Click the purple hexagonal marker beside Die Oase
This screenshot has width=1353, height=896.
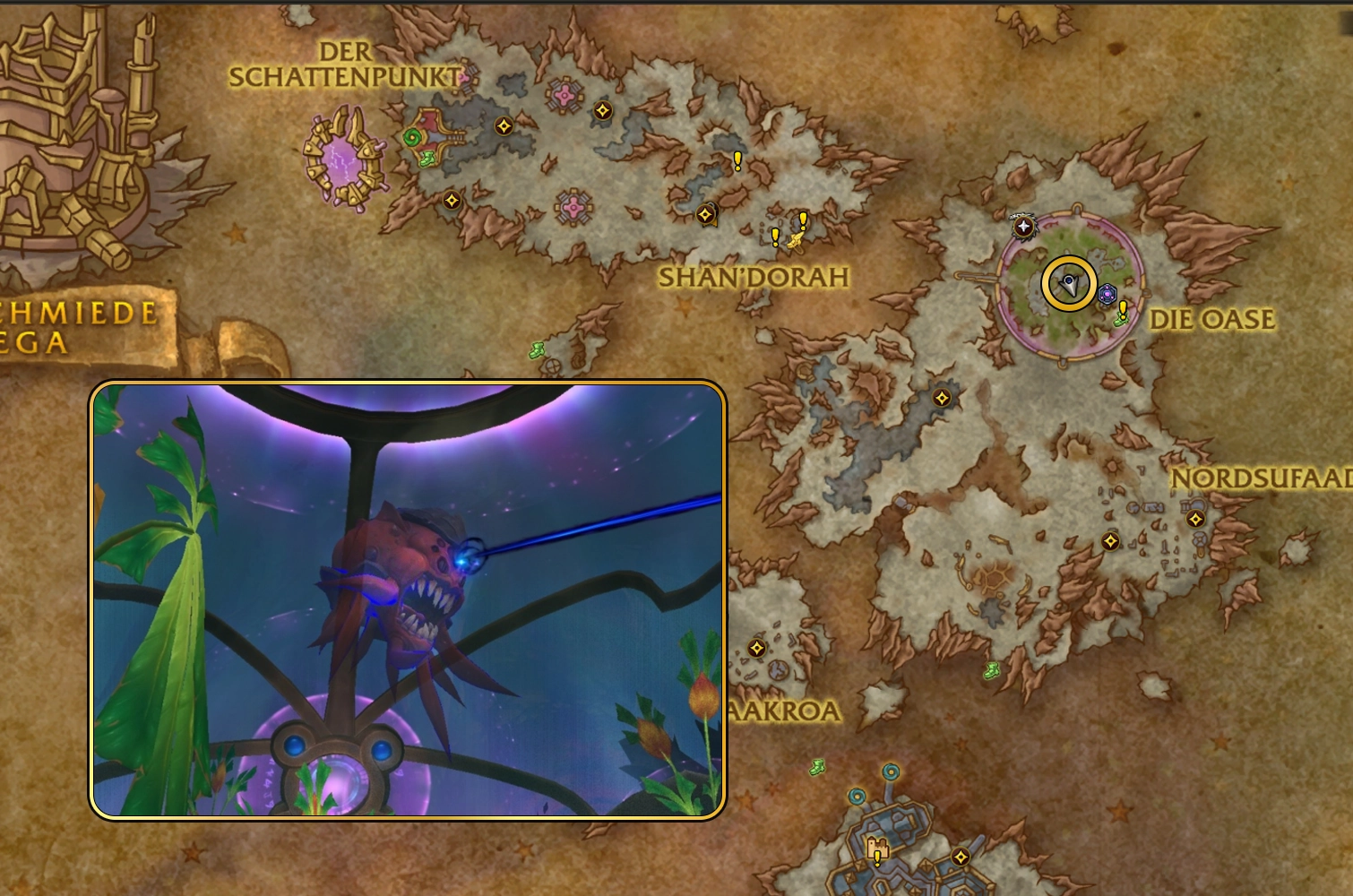(1107, 293)
